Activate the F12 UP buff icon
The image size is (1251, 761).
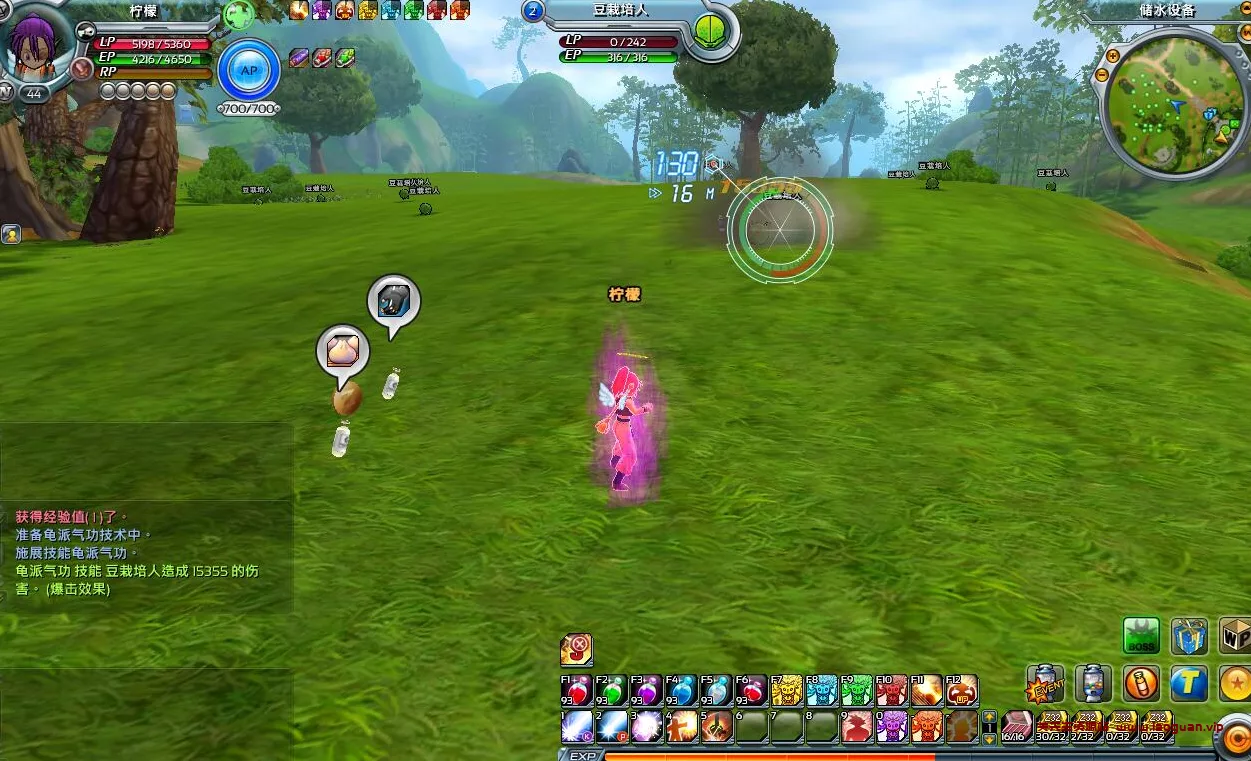click(961, 690)
